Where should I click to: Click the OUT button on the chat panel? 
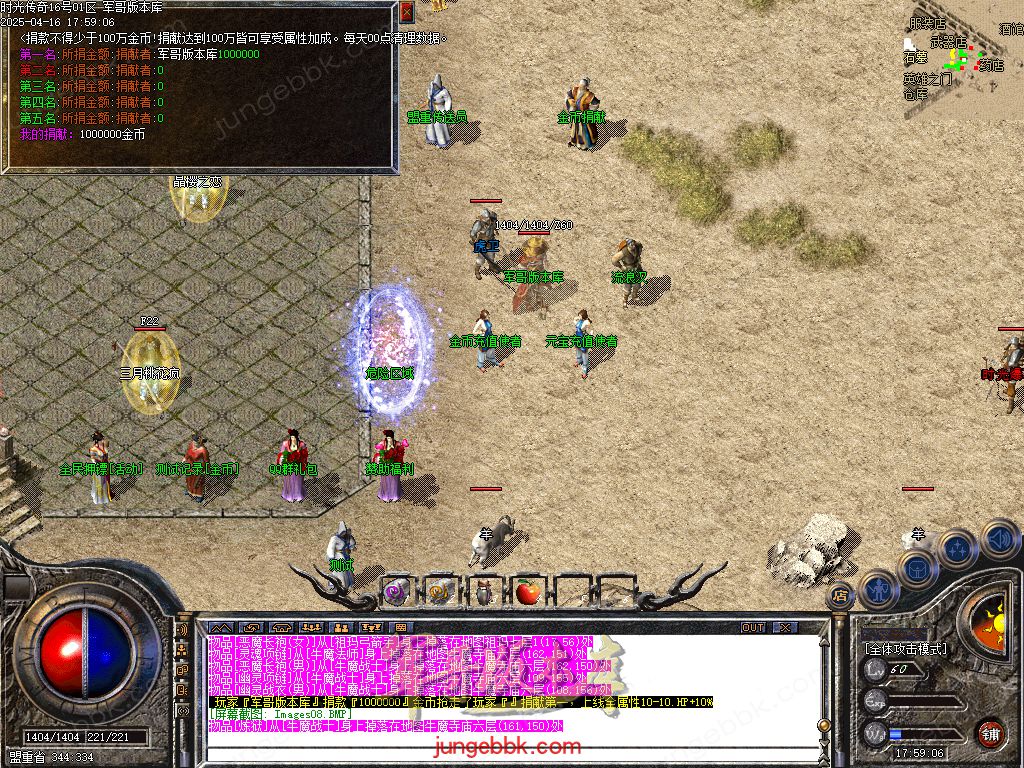point(753,627)
